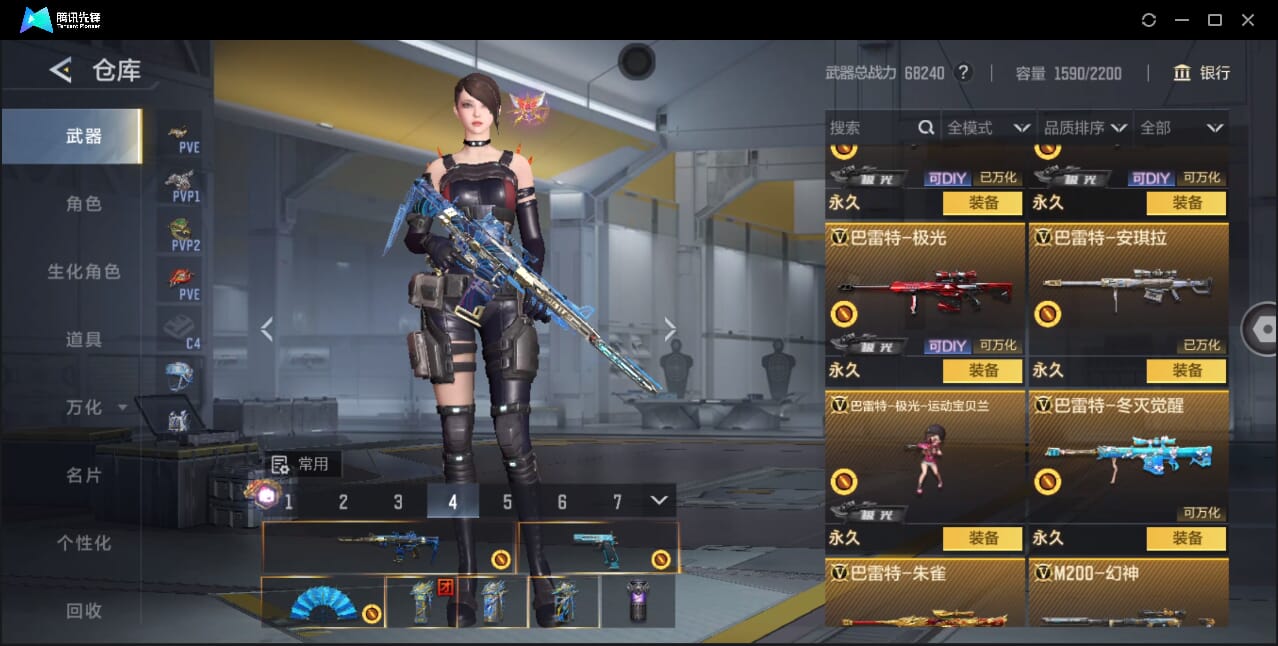This screenshot has width=1278, height=646.
Task: Switch to the 个性化 tab
Action: pyautogui.click(x=84, y=543)
